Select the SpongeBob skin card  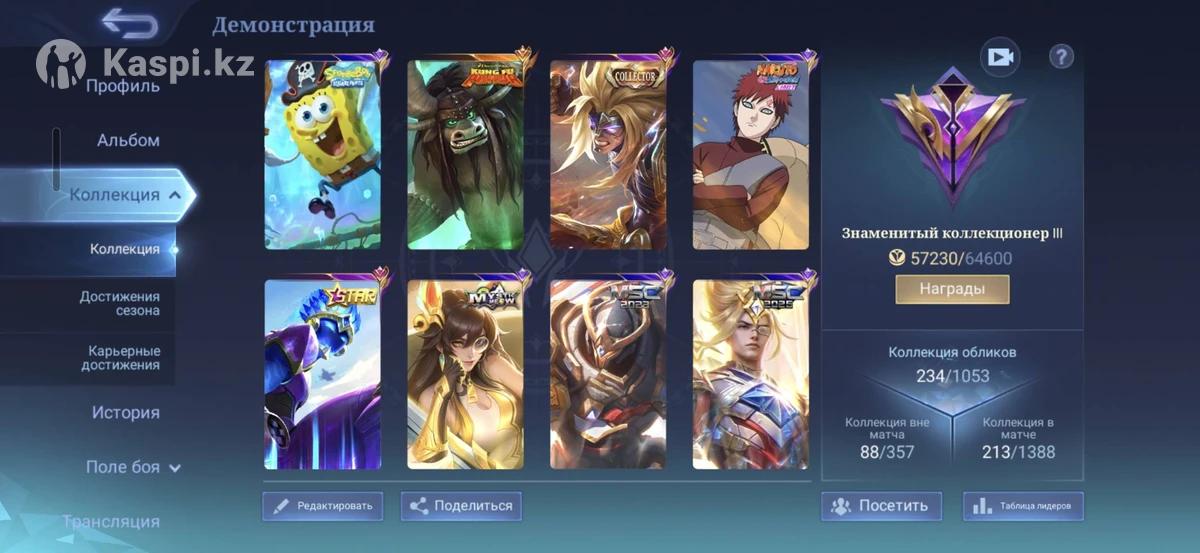coord(322,155)
